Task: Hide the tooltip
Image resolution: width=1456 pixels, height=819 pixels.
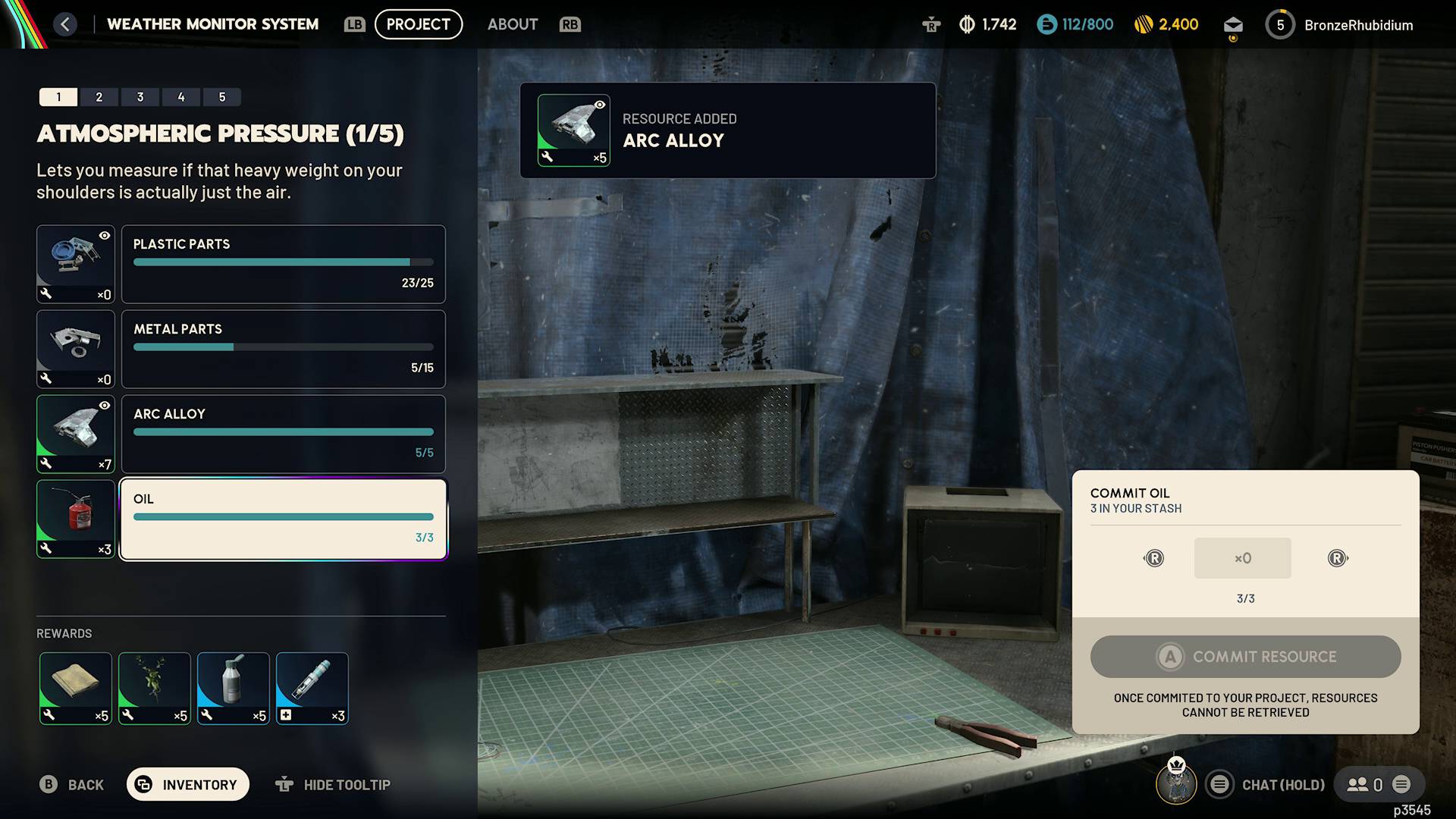Action: click(x=333, y=784)
